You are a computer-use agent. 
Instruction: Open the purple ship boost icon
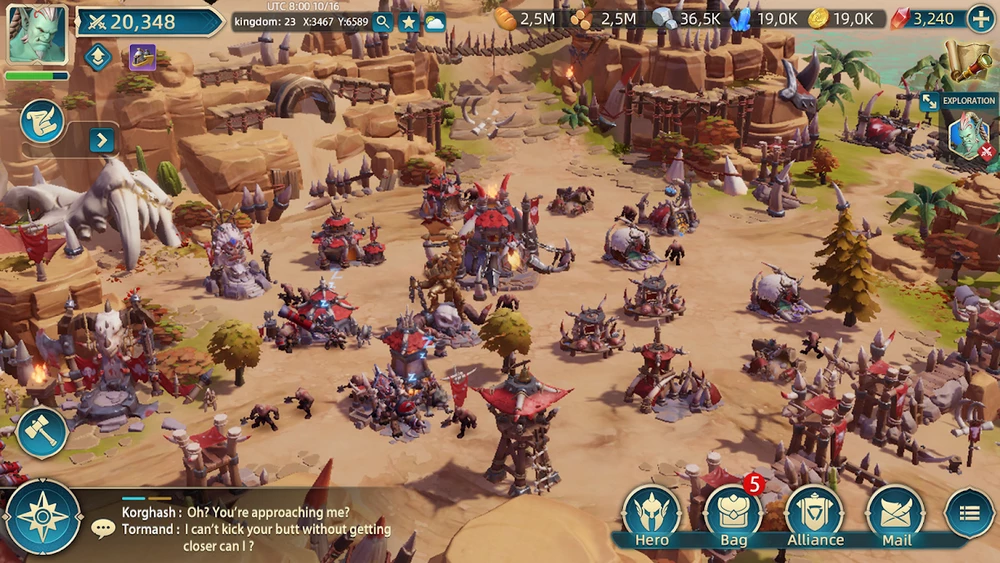142,57
